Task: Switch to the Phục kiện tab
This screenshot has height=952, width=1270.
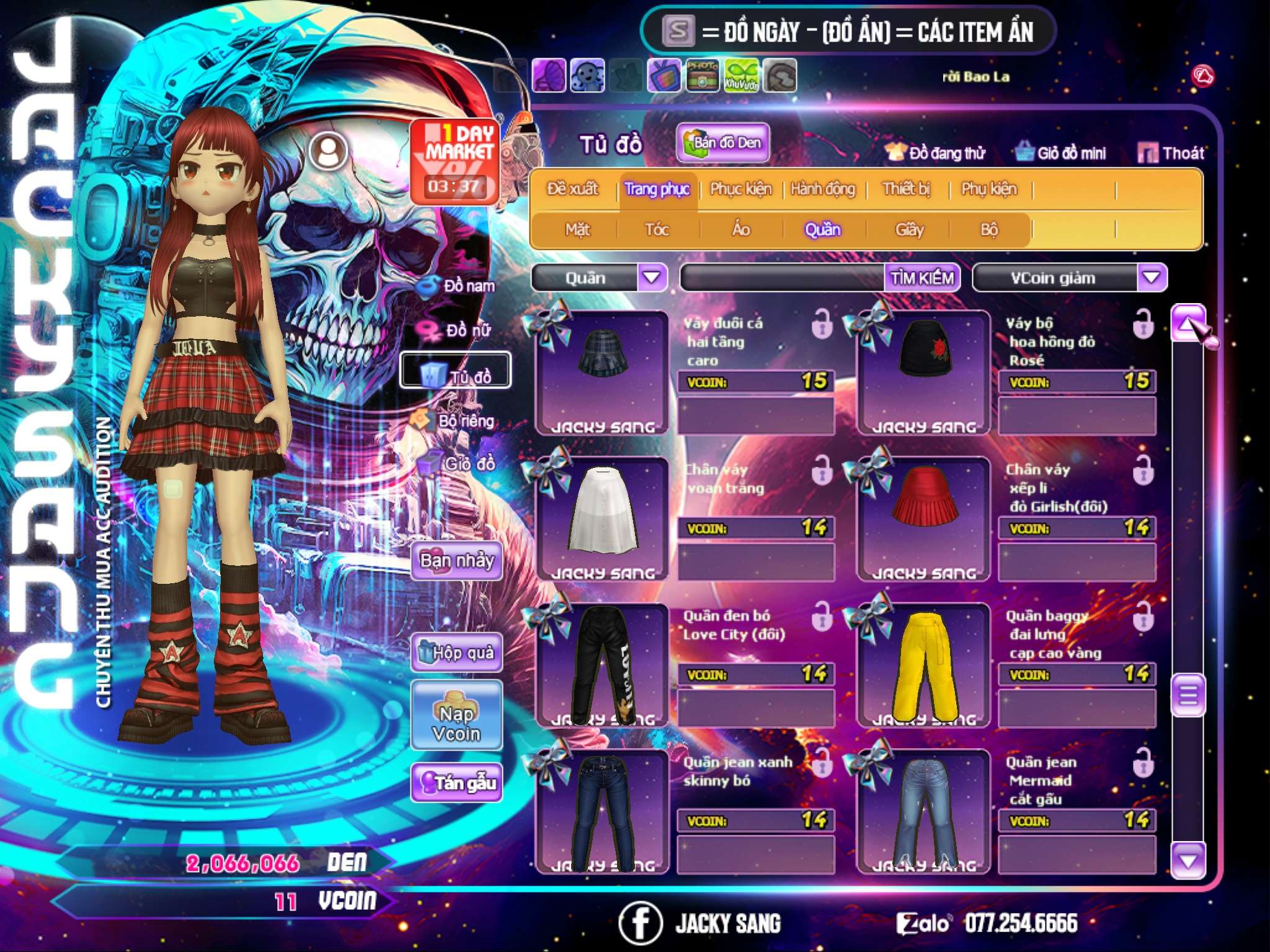Action: tap(740, 189)
